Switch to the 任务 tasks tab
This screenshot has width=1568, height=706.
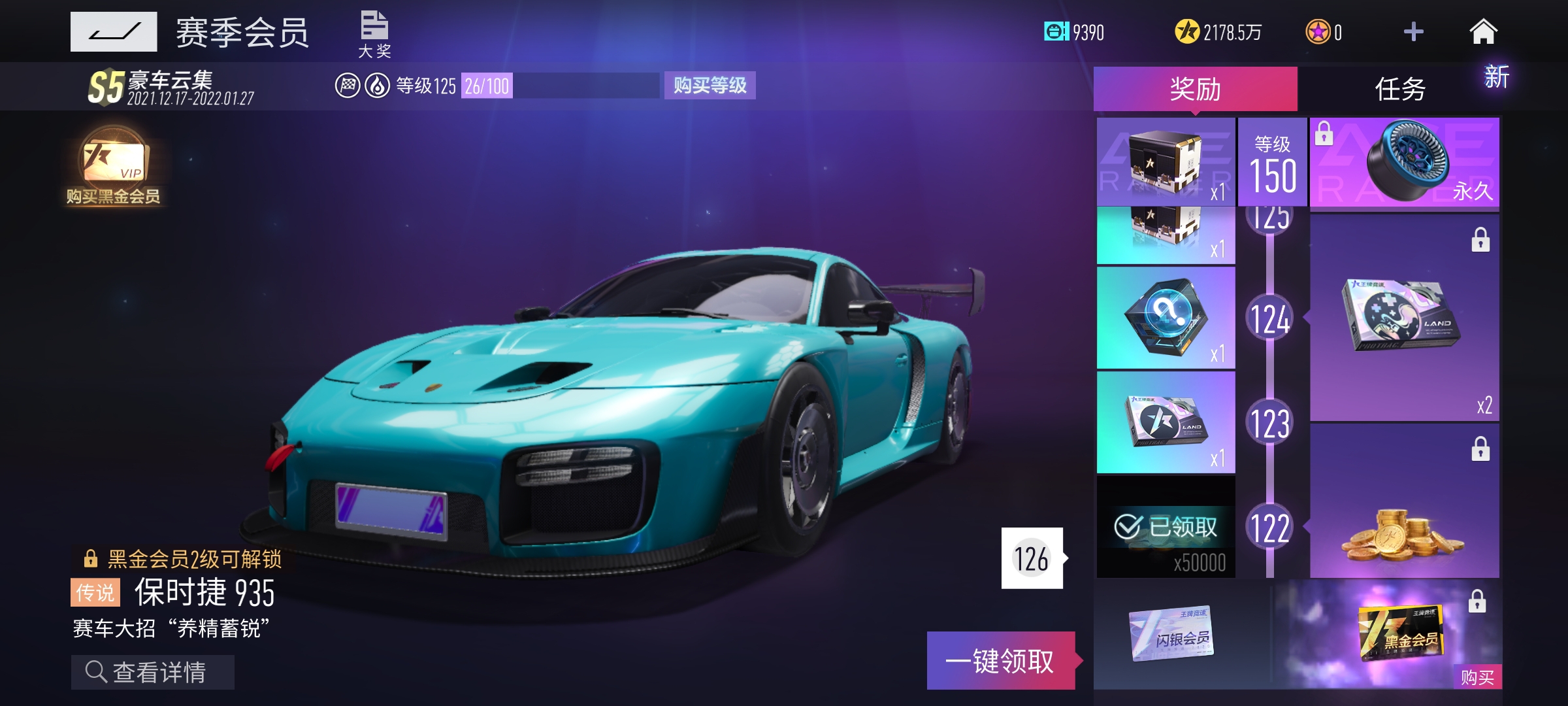point(1399,89)
